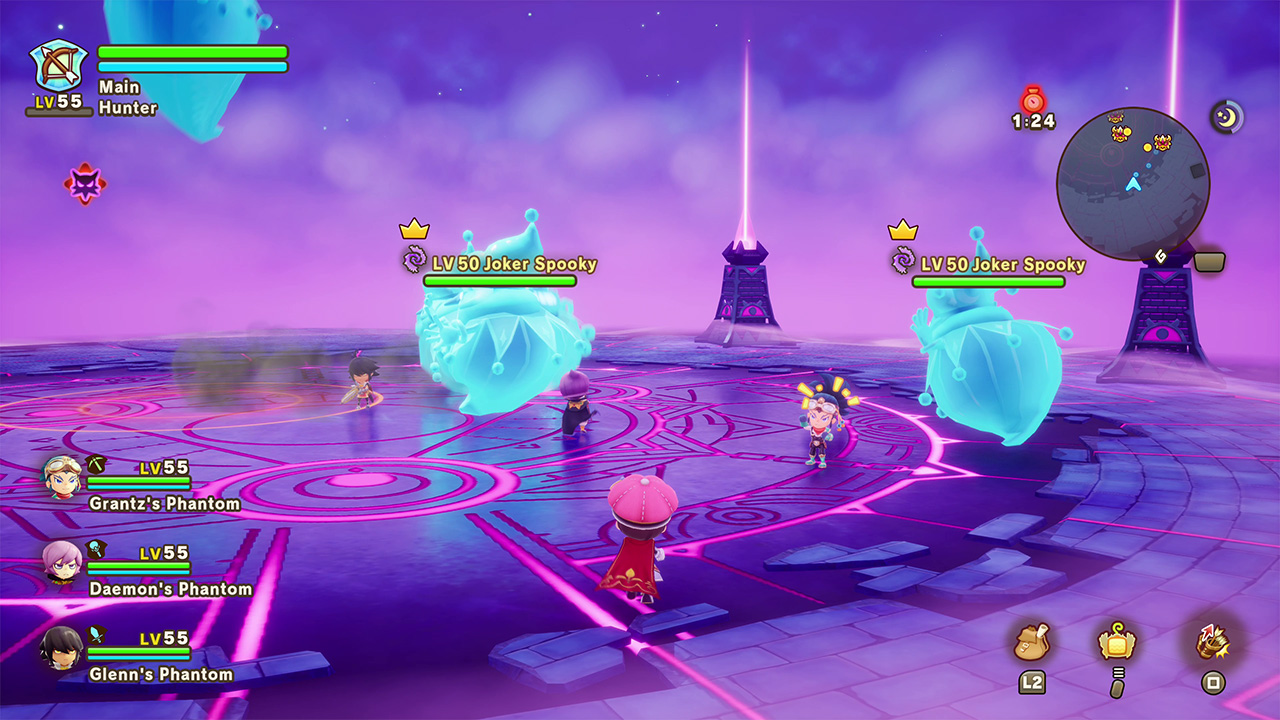Click the purple demon status icon
This screenshot has width=1280, height=720.
pos(85,184)
